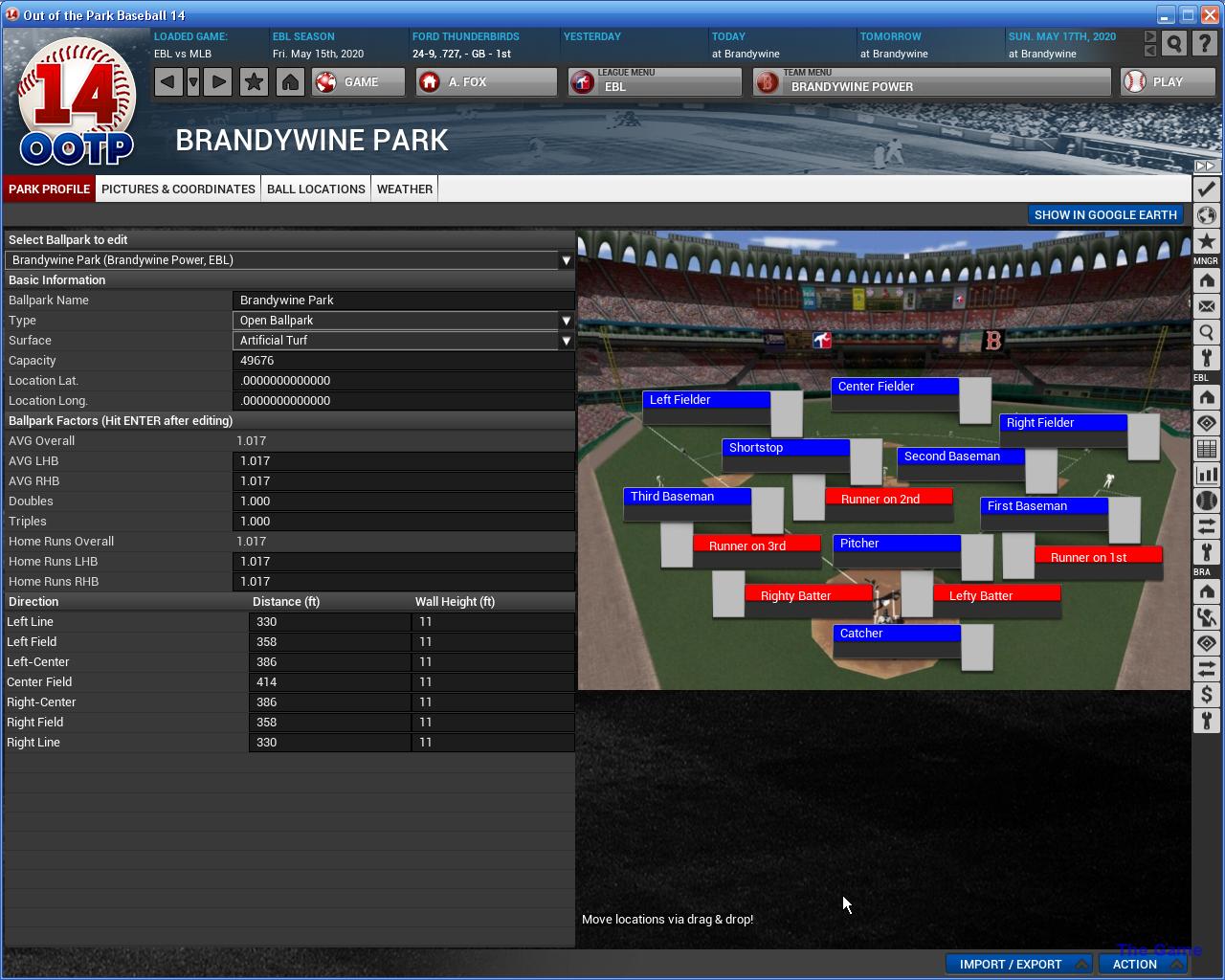1225x980 pixels.
Task: Click the Play button
Action: tap(1168, 82)
